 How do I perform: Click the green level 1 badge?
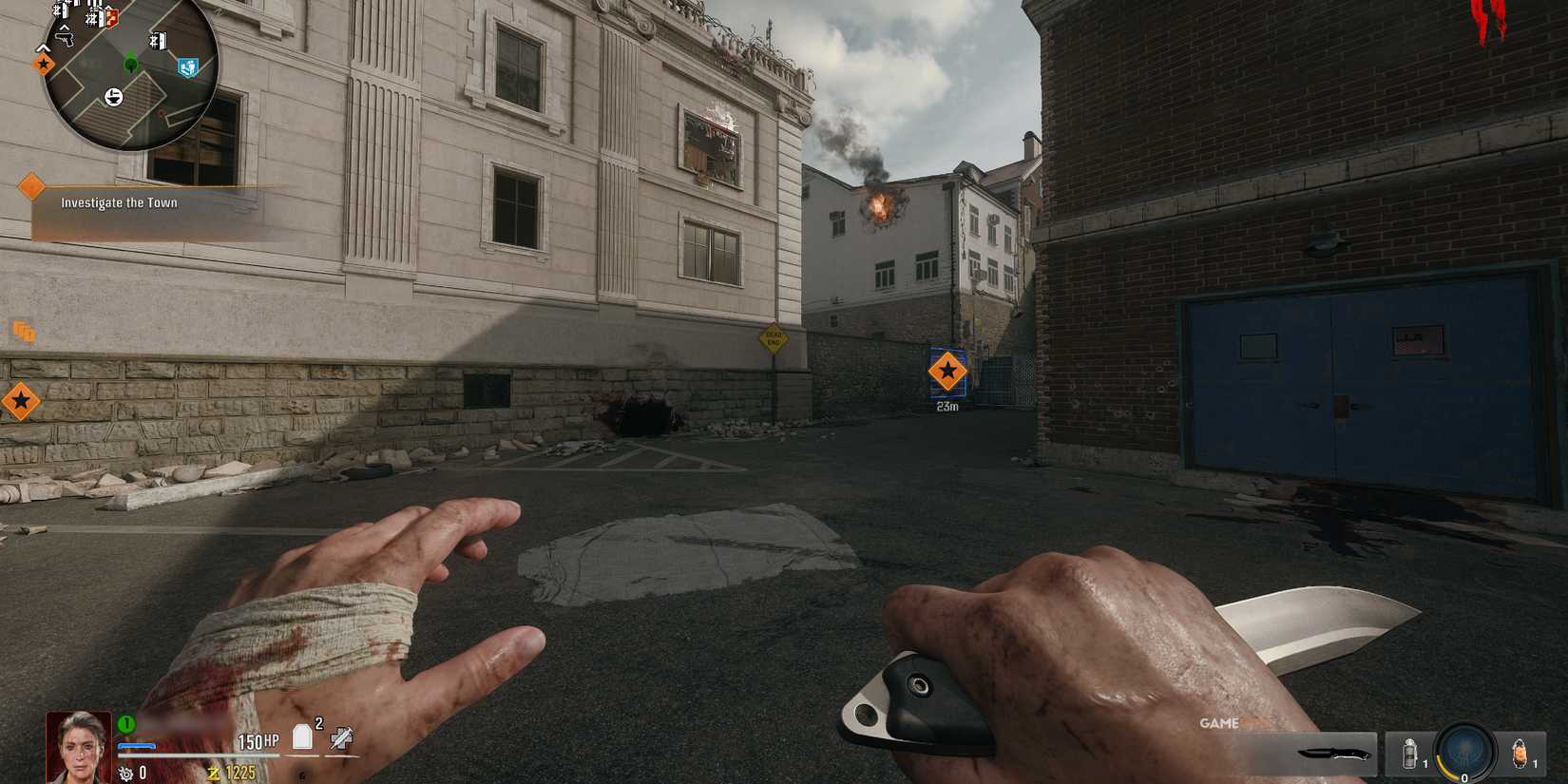click(x=126, y=723)
